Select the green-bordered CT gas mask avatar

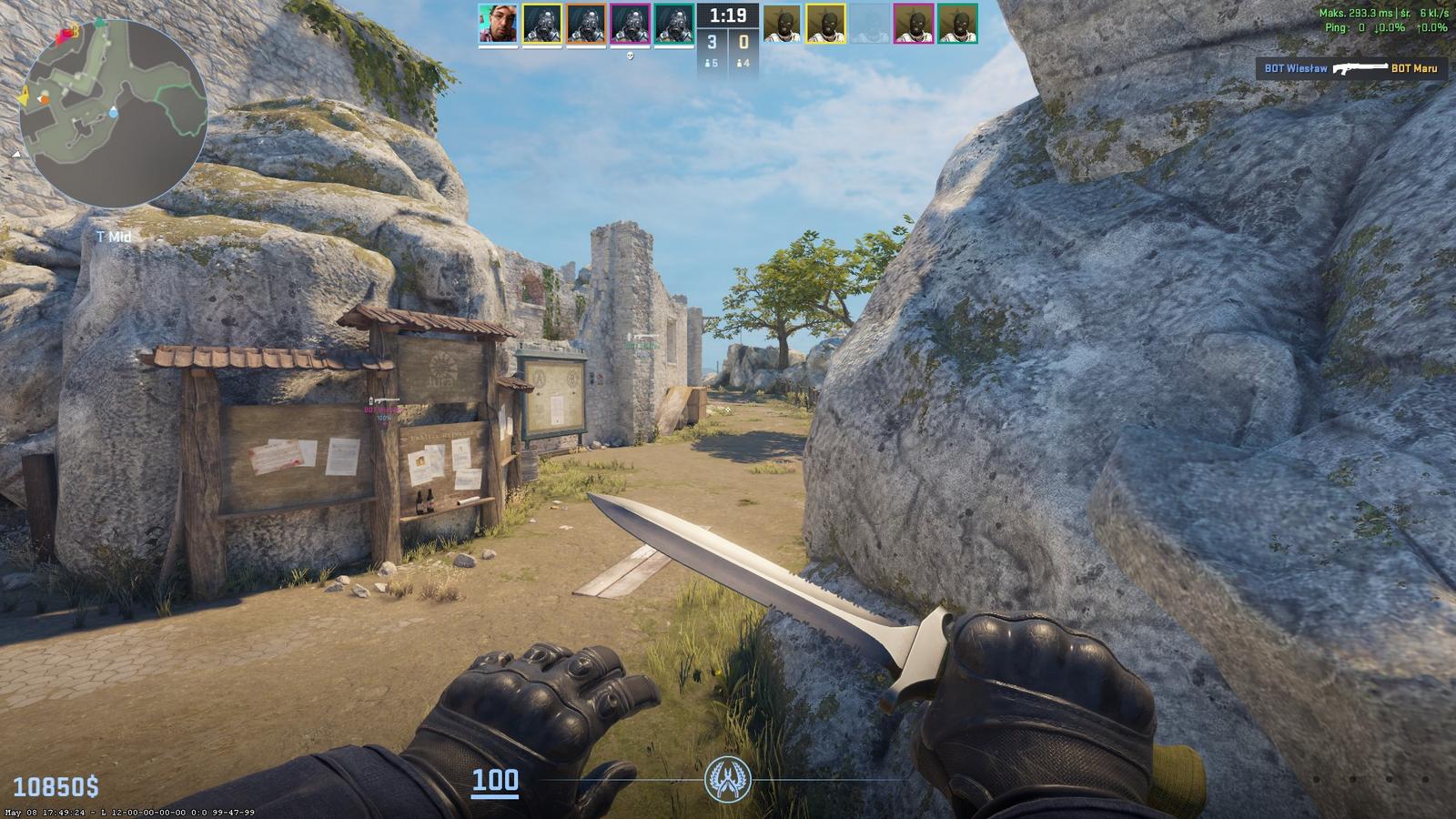(x=673, y=24)
